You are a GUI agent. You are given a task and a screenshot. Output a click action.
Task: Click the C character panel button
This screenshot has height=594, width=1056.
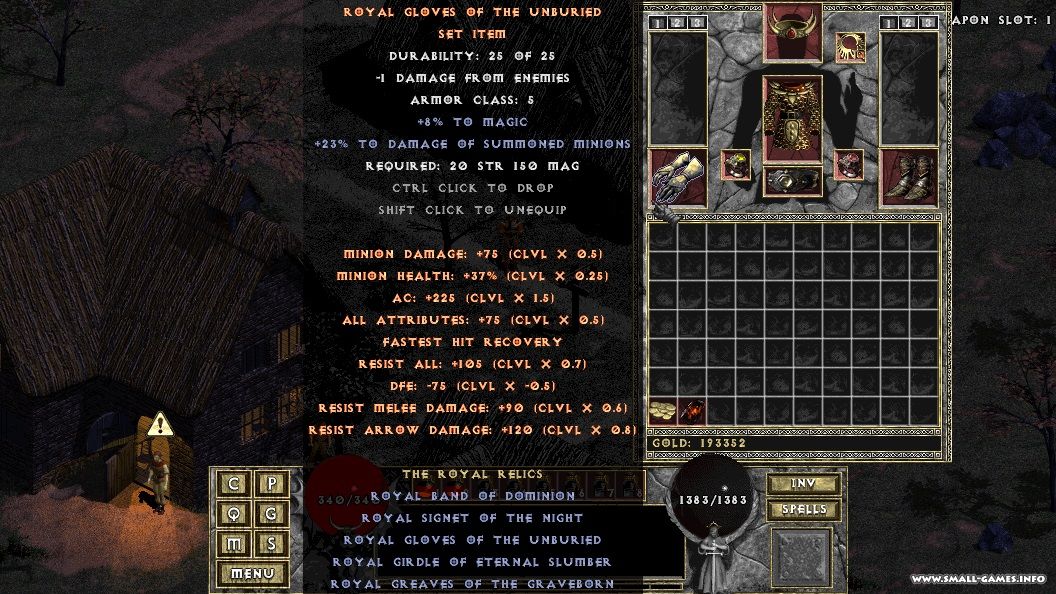pyautogui.click(x=234, y=484)
